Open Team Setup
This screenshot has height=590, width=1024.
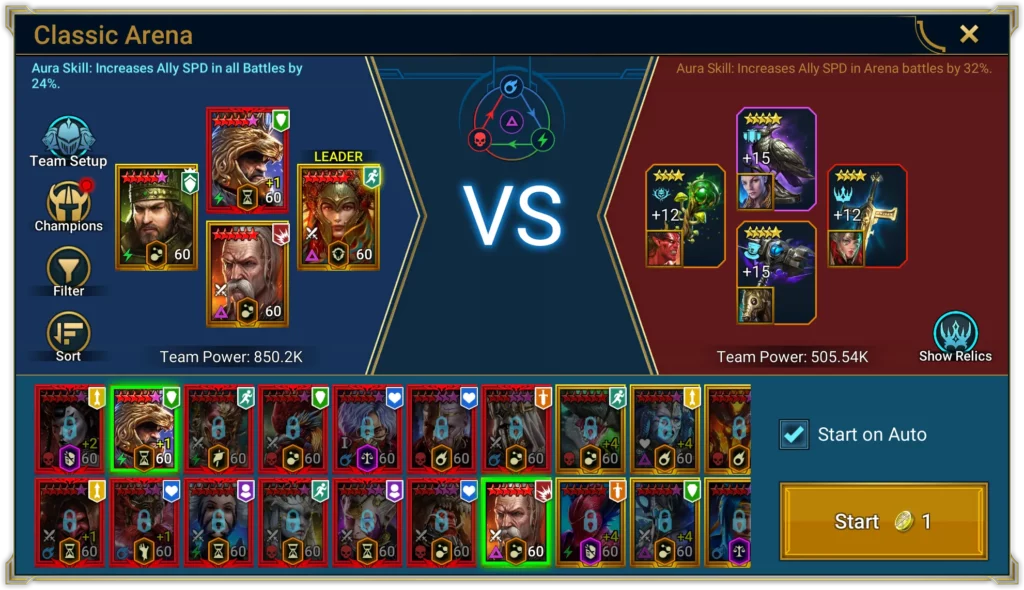point(68,142)
